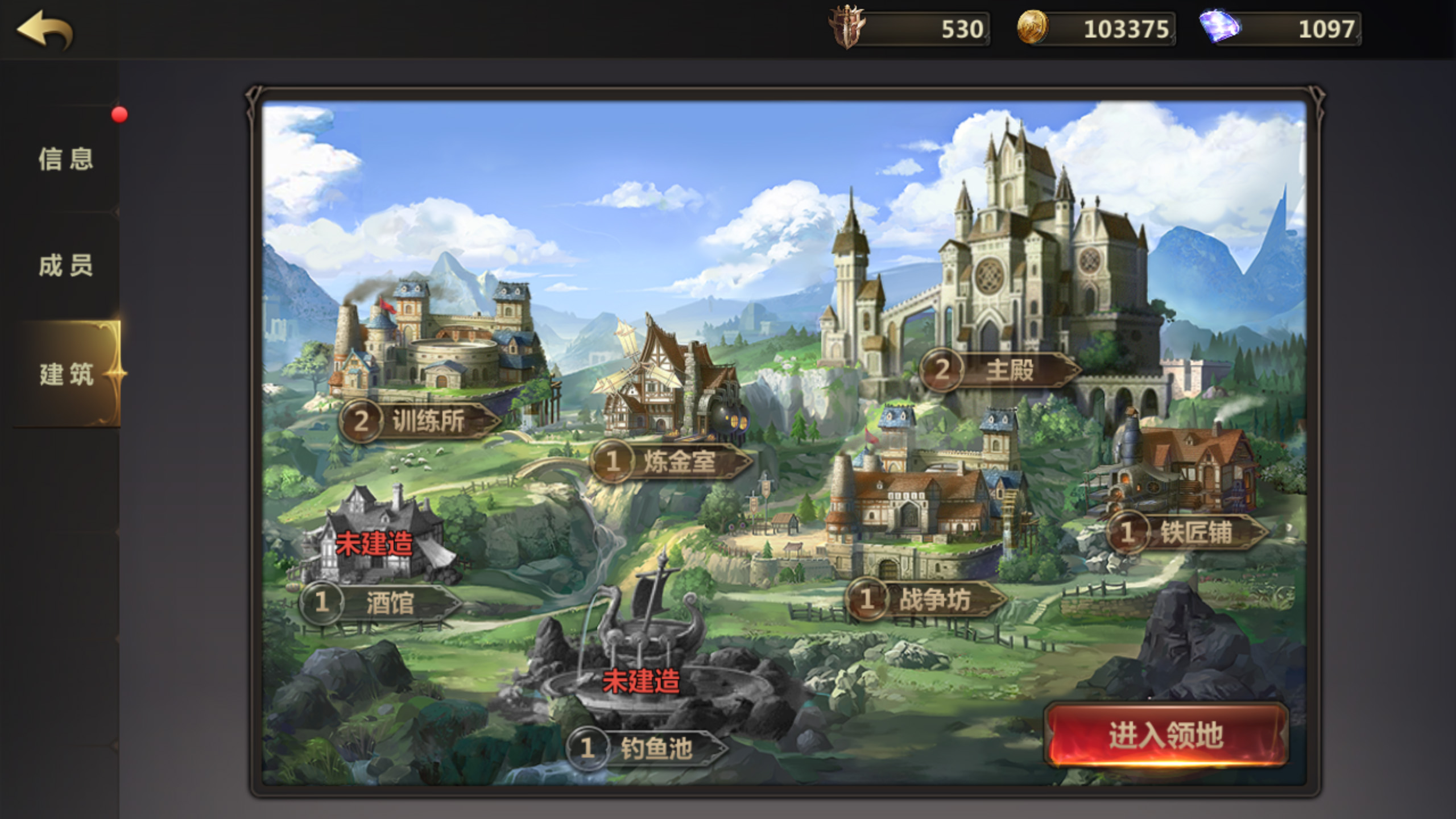Choose the unbuilt 钓鱼池 fishing pond
Image resolution: width=1456 pixels, height=819 pixels.
click(647, 747)
